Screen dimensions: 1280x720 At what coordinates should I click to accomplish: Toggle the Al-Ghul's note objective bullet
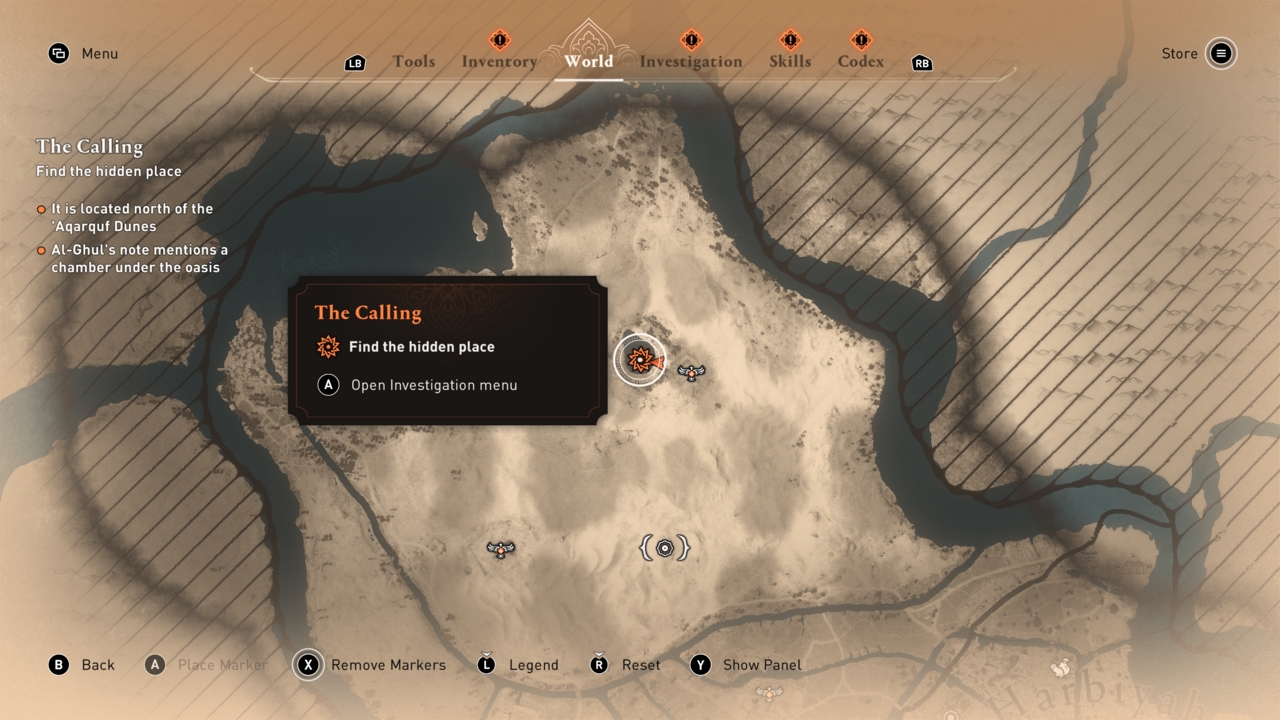(x=41, y=251)
